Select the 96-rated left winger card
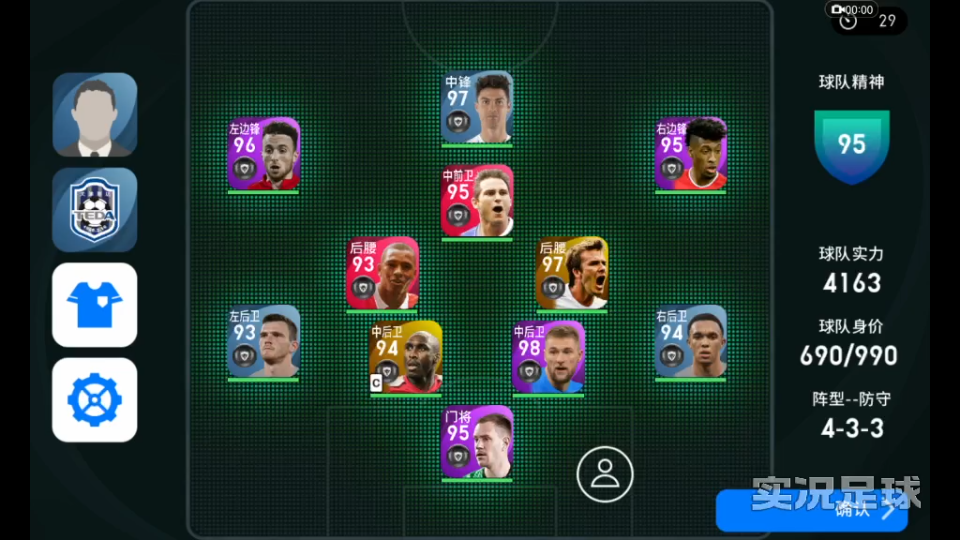Image resolution: width=960 pixels, height=540 pixels. (x=263, y=154)
